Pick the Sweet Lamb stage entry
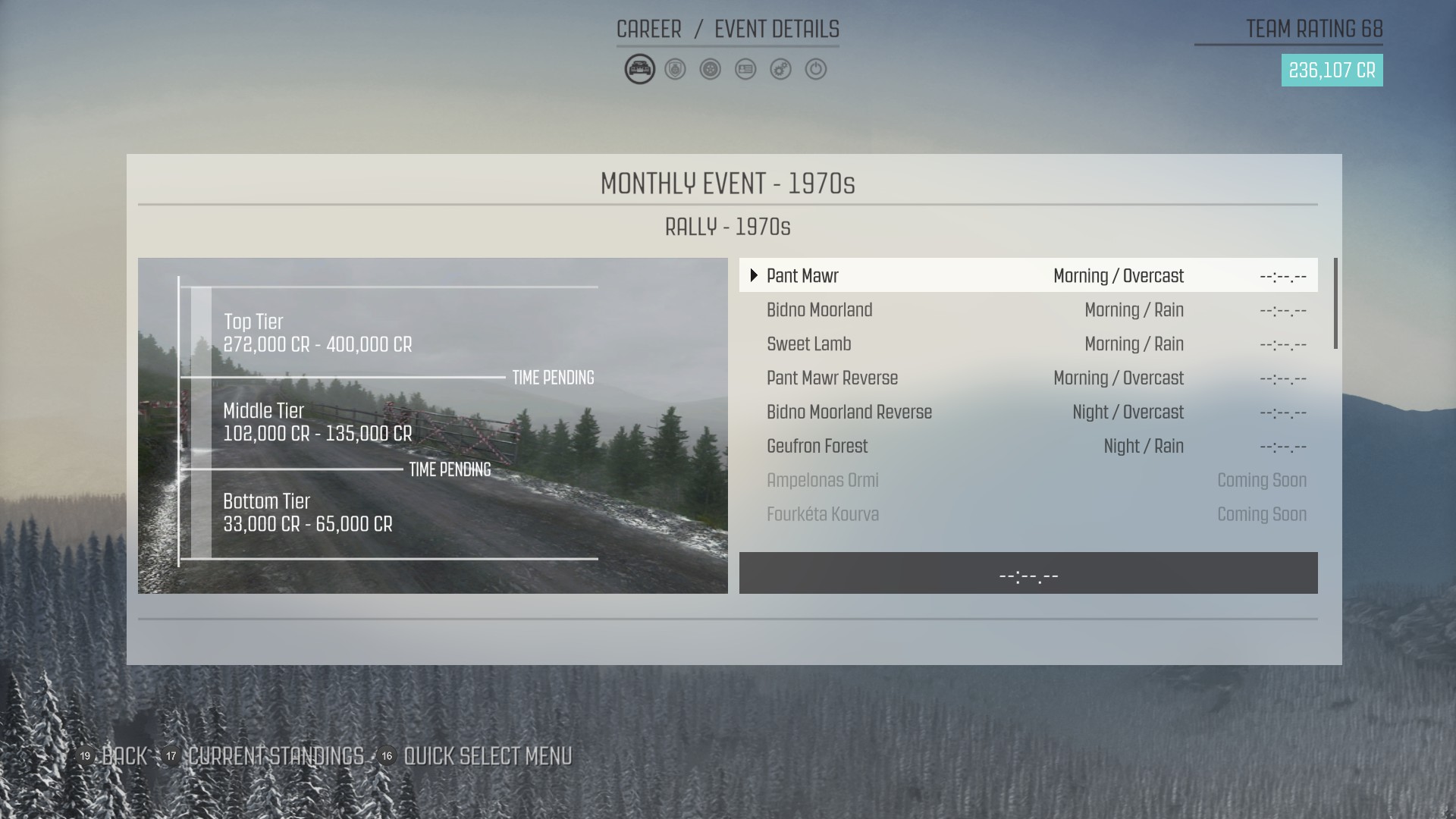Image resolution: width=1456 pixels, height=819 pixels. point(1028,344)
